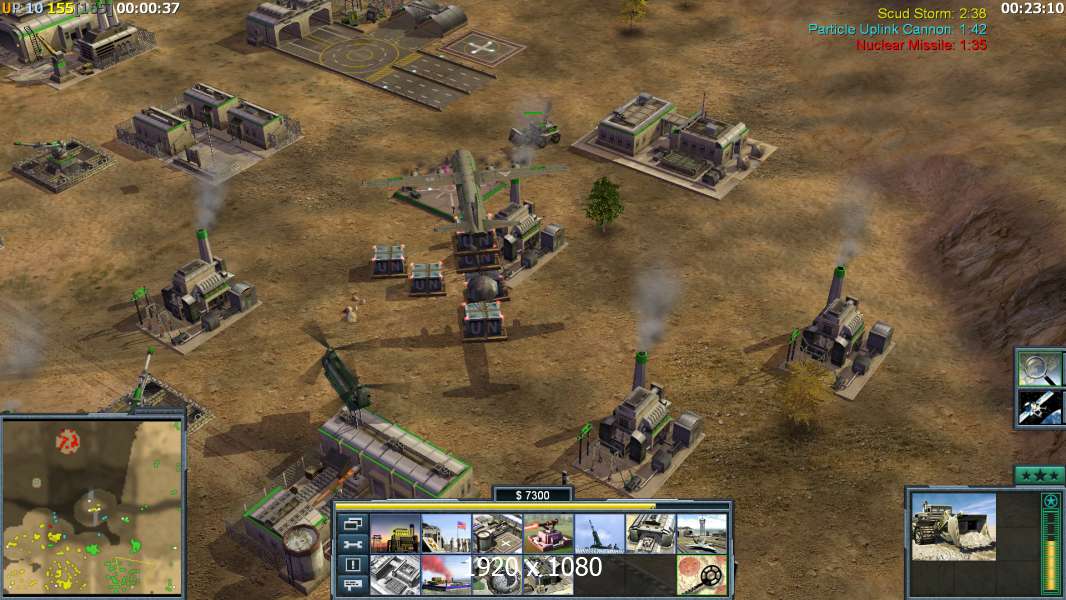Choose the Airfield with control tower icon

(x=701, y=534)
